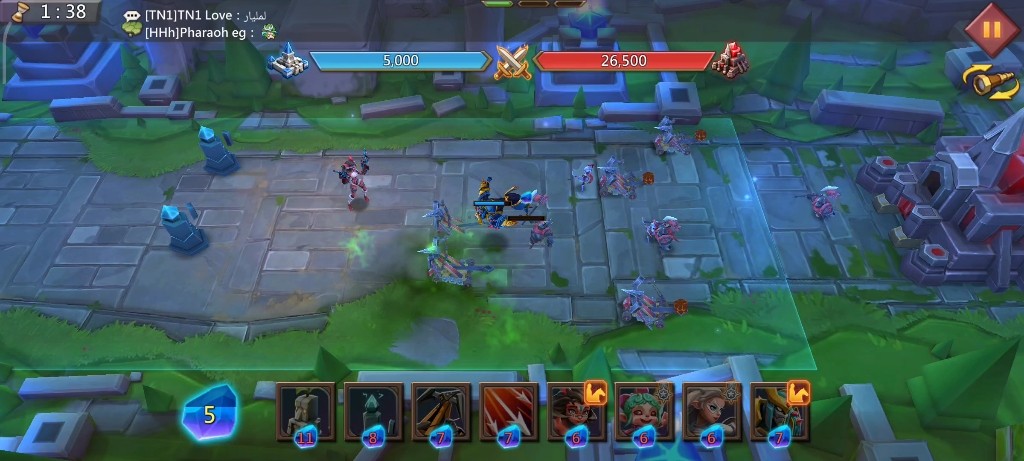Pick the green-haired hero card
This screenshot has height=461, width=1024.
click(644, 410)
